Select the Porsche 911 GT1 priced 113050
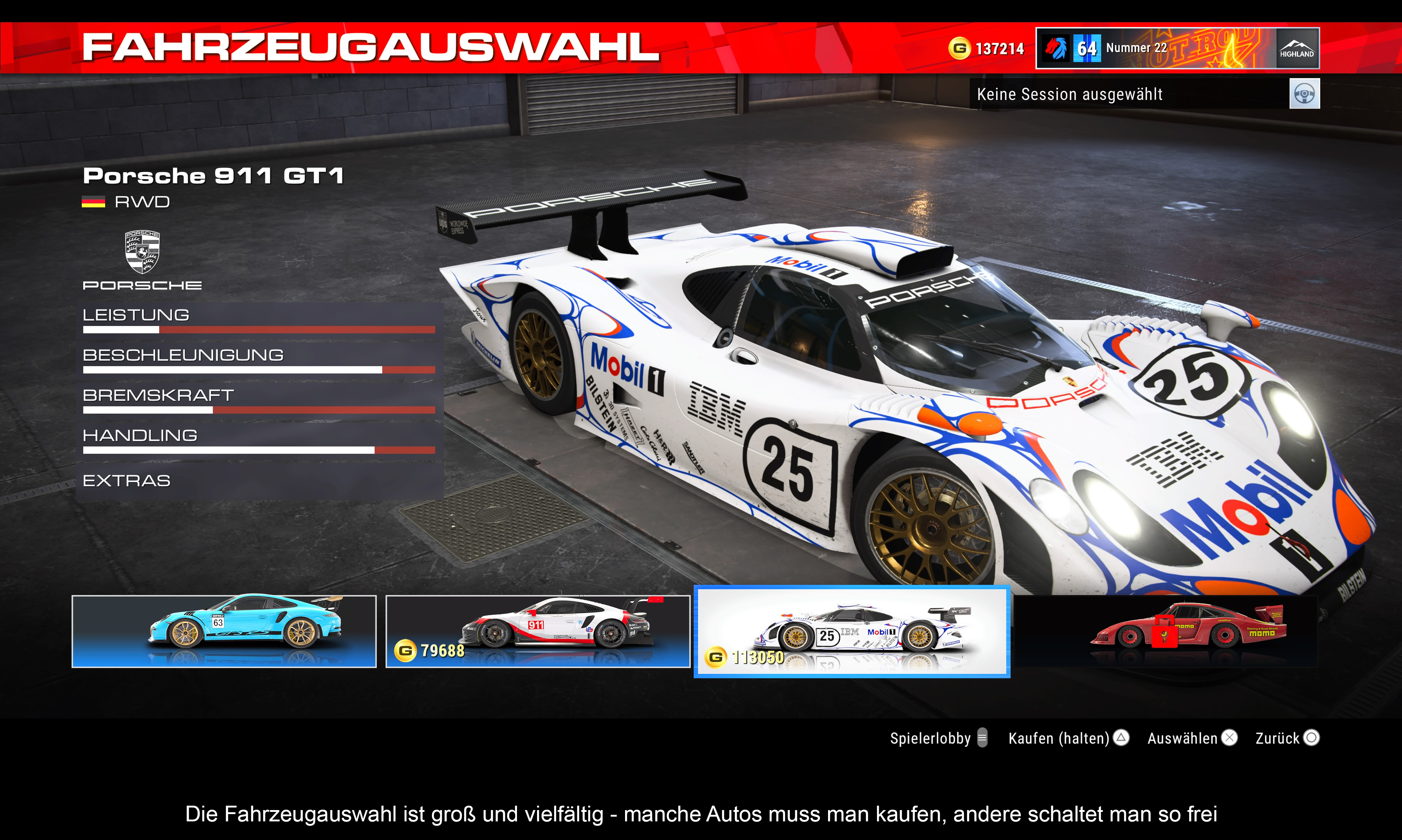This screenshot has width=1402, height=840. [852, 631]
